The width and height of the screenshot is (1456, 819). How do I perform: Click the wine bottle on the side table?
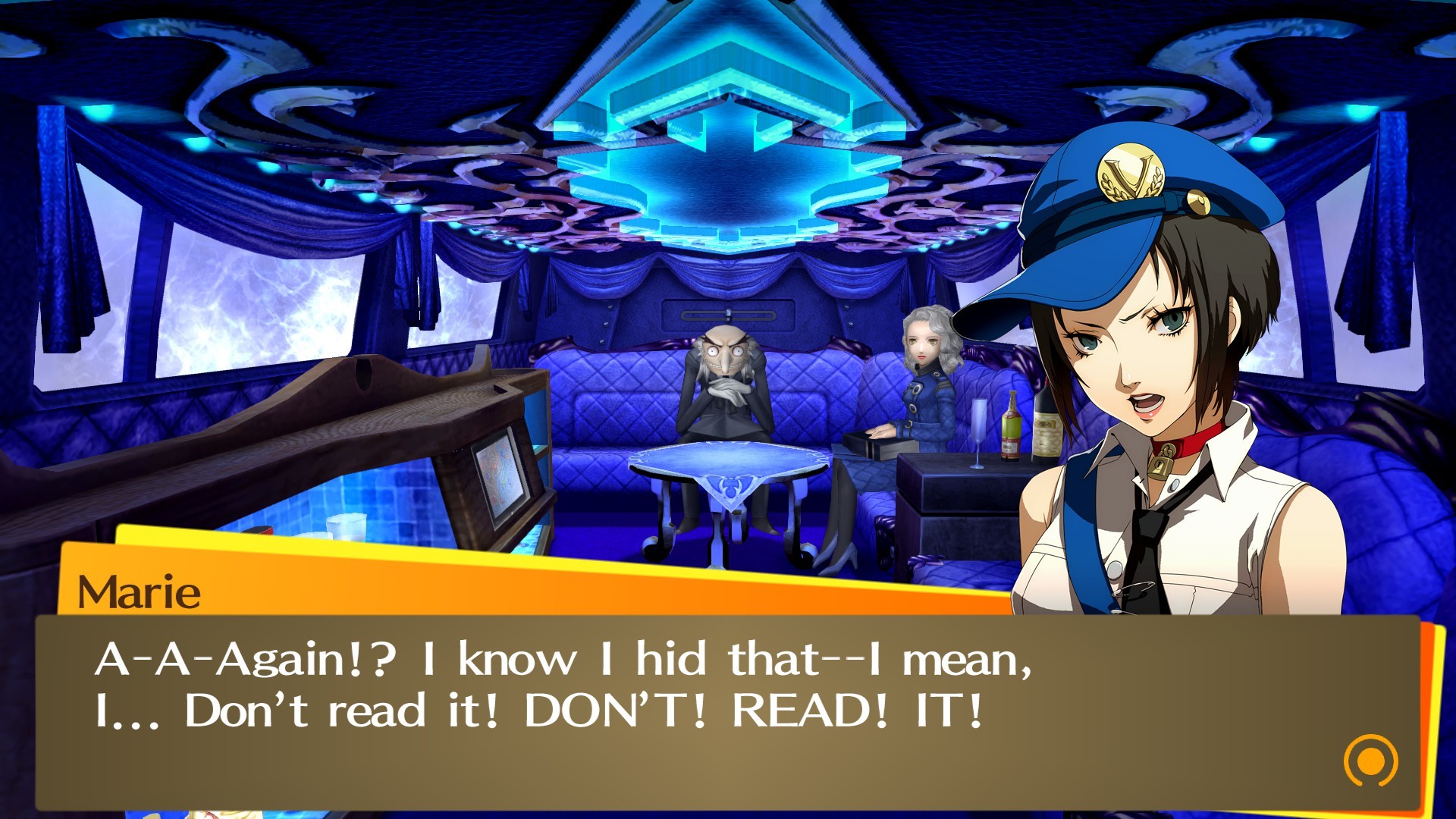(x=1046, y=428)
